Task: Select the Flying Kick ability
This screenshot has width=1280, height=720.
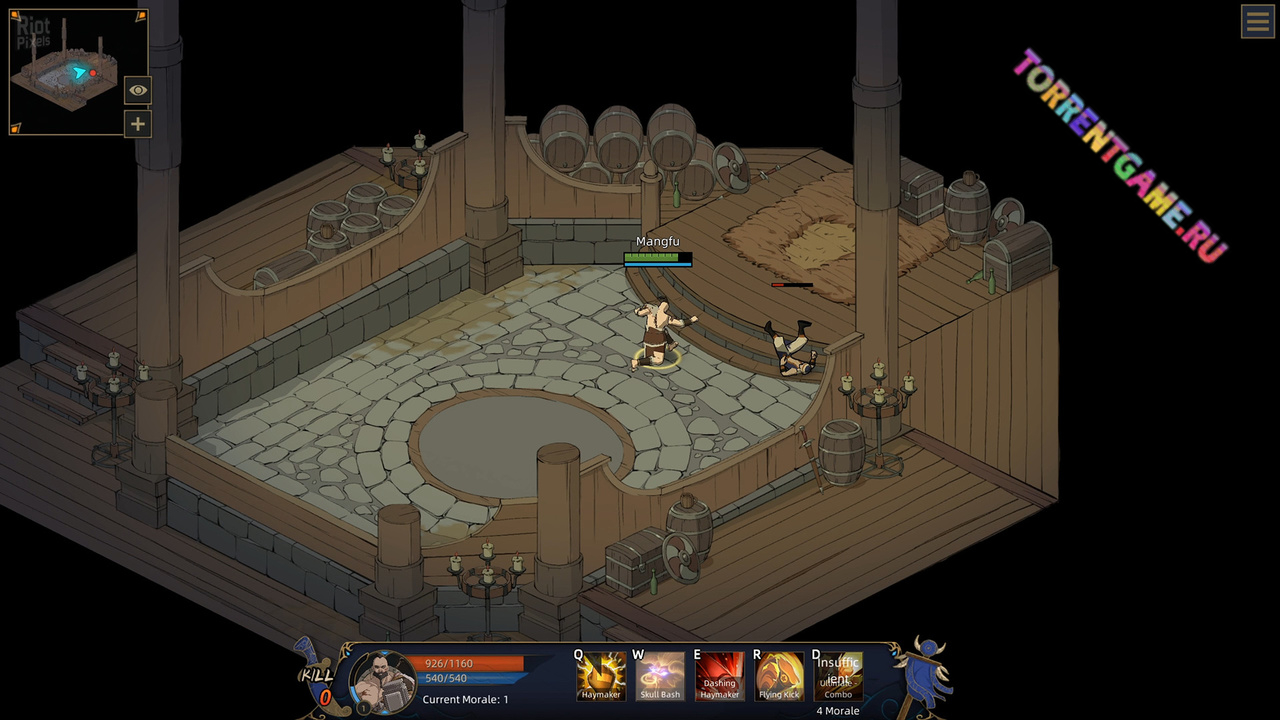Action: tap(779, 676)
